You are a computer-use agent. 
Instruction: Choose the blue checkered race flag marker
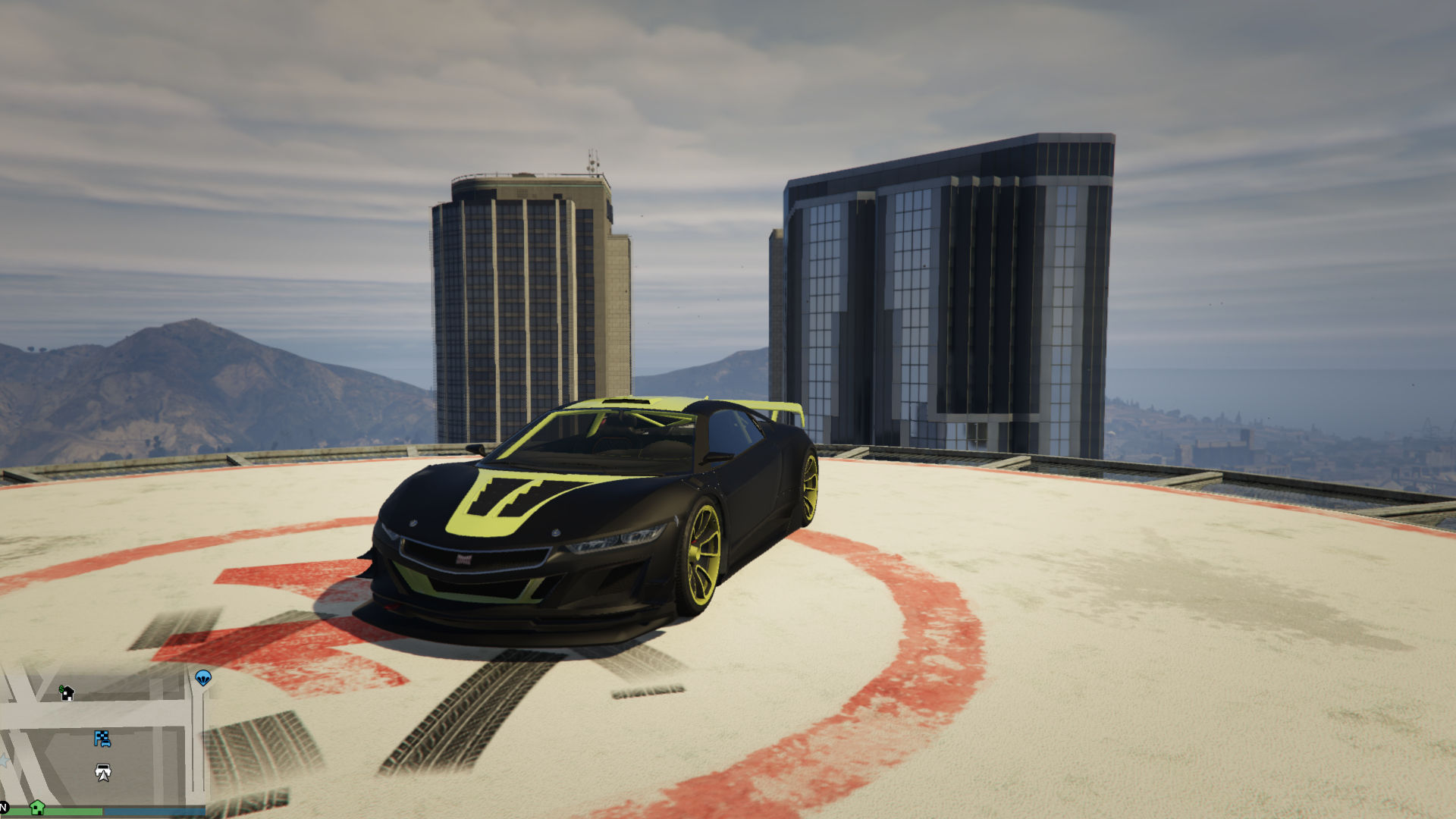point(102,738)
